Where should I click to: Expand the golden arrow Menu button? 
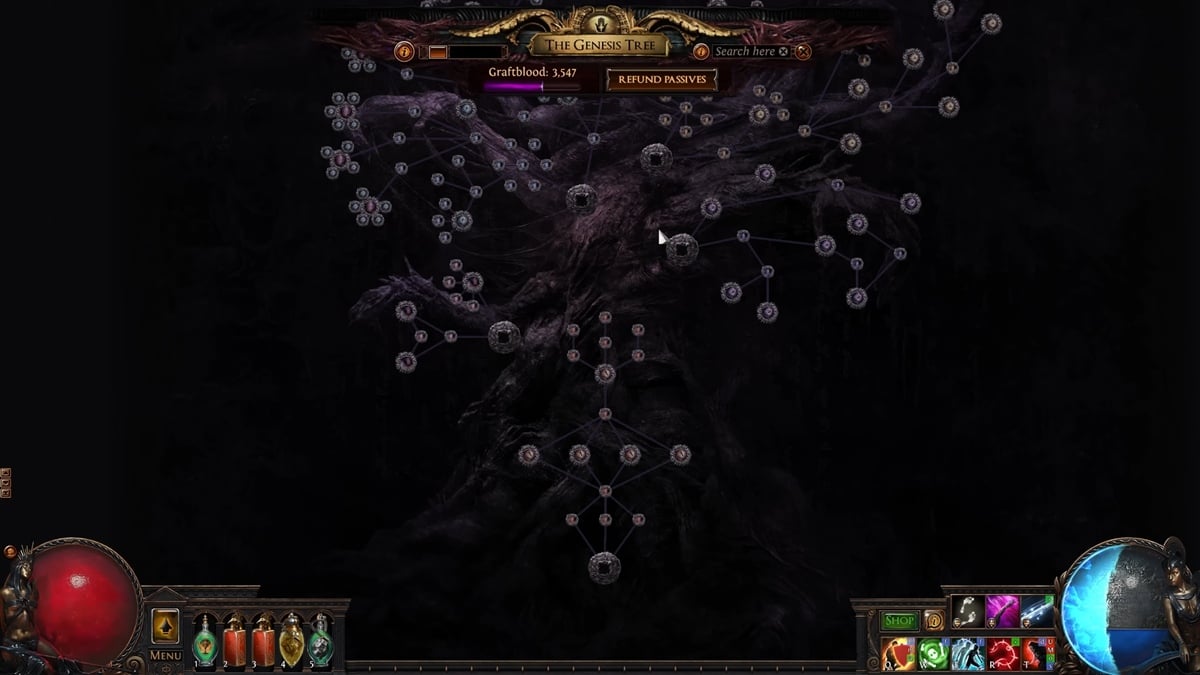165,626
